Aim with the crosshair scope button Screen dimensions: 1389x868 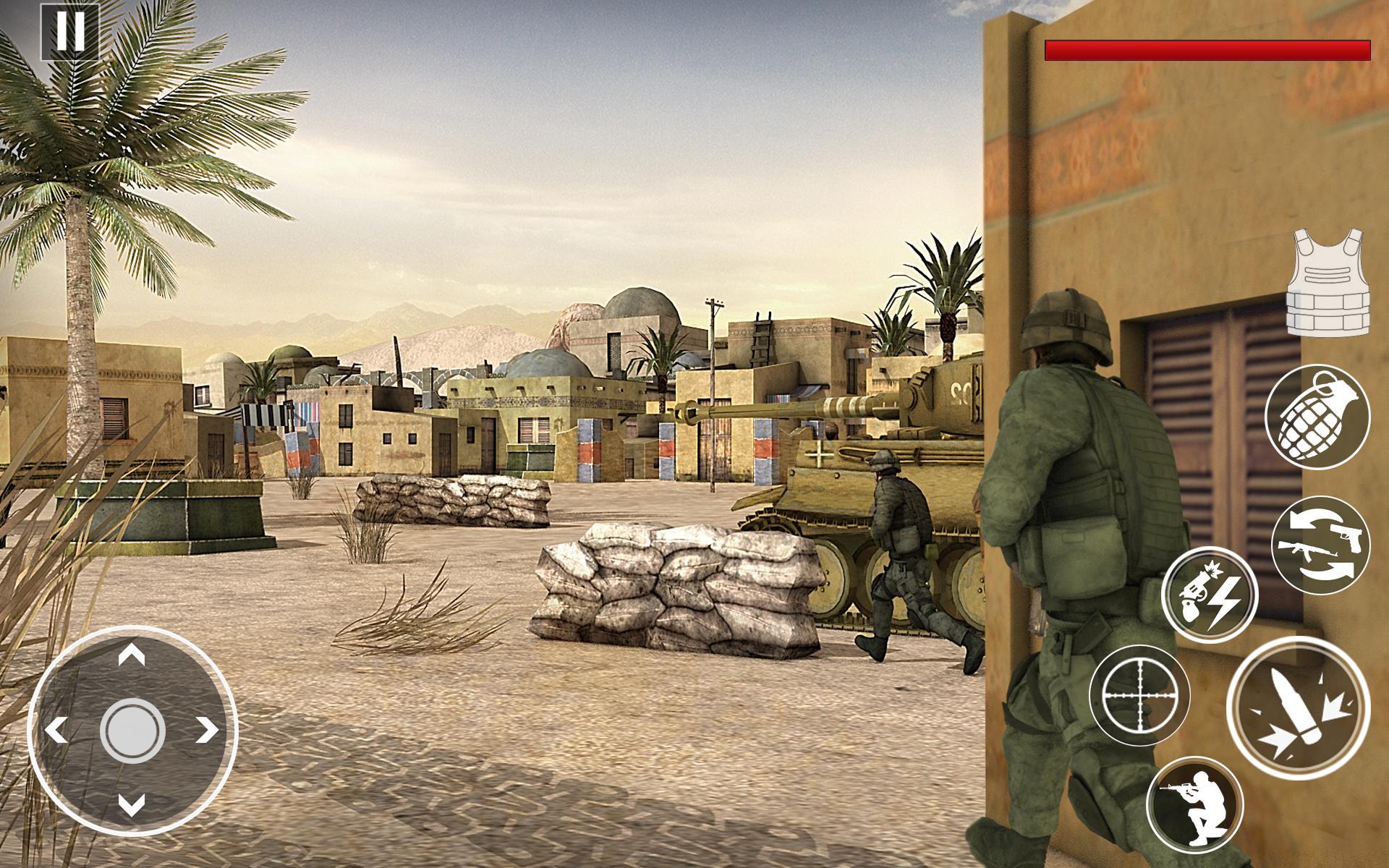point(1139,696)
